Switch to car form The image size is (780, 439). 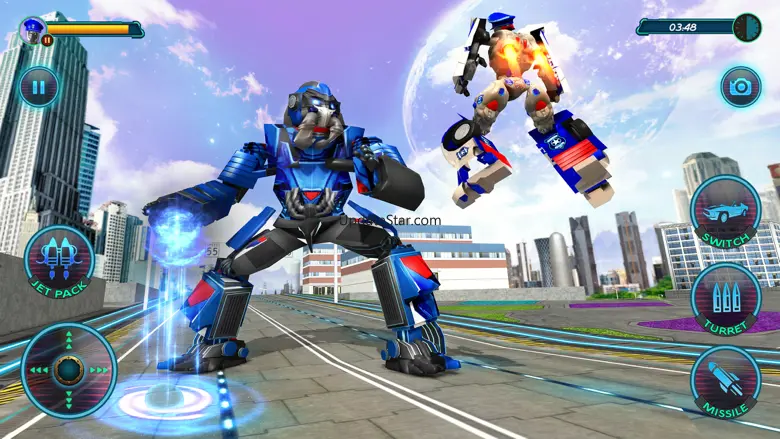(x=726, y=213)
